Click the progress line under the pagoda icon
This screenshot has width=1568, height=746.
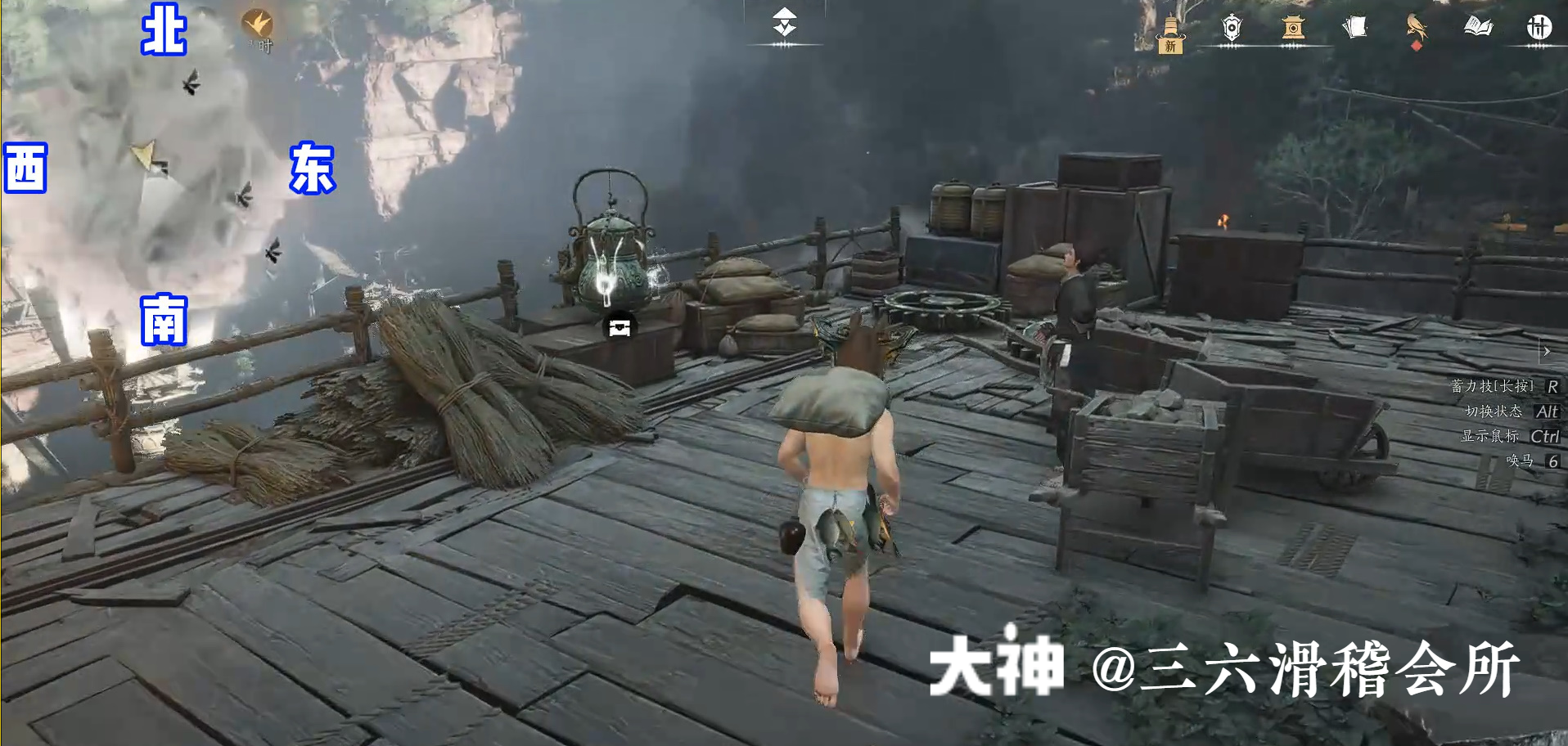click(1291, 47)
